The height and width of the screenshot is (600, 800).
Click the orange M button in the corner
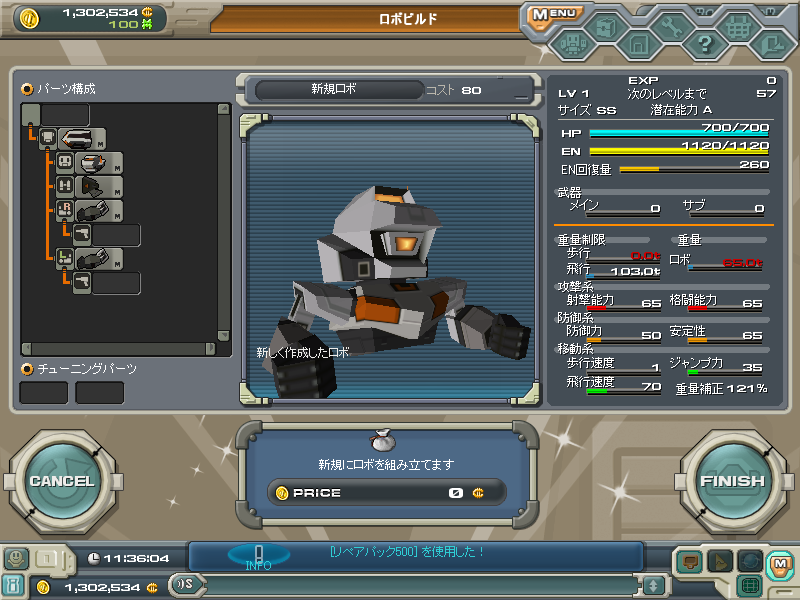[780, 565]
